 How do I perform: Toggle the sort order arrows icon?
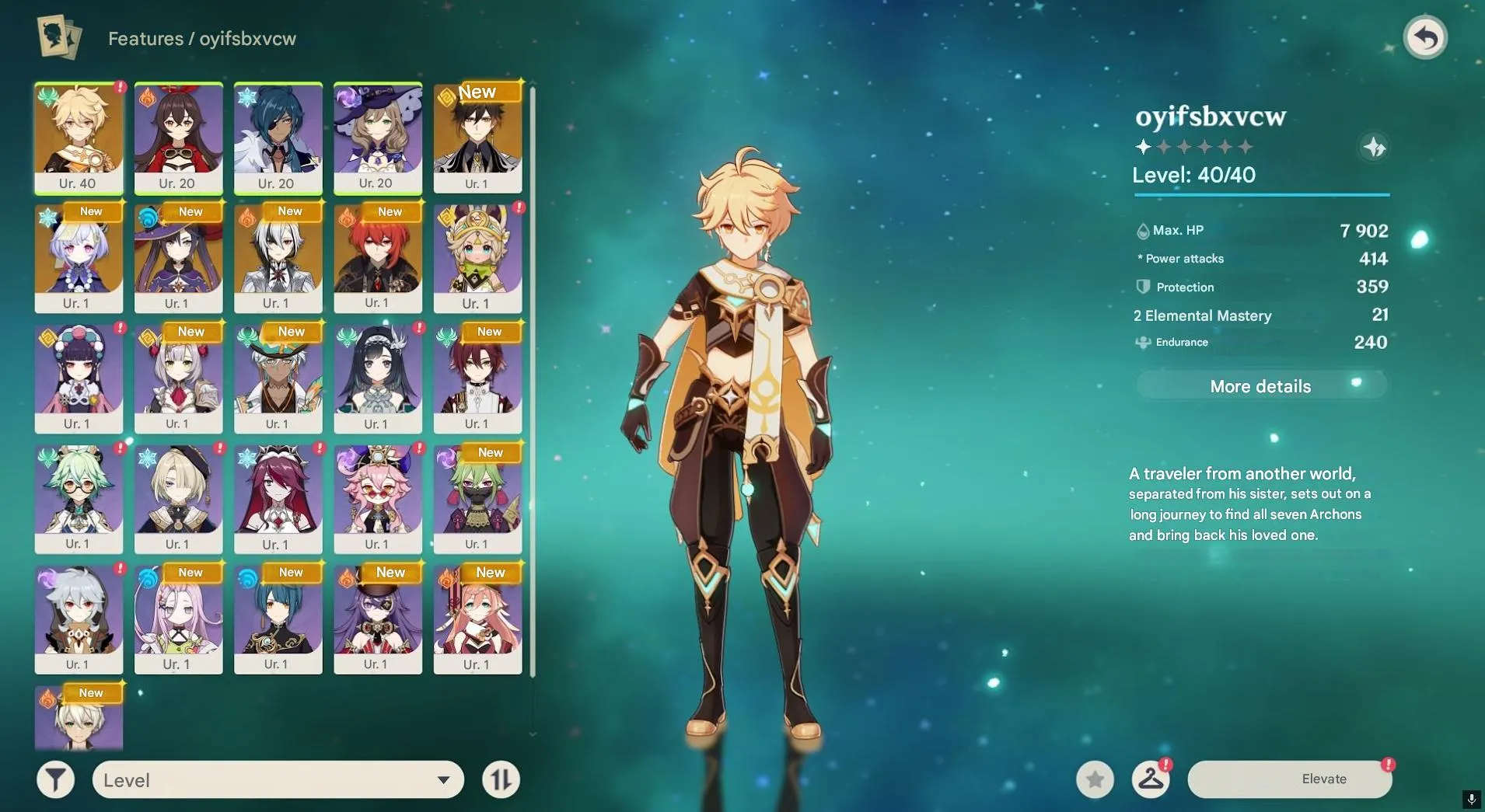(x=500, y=779)
